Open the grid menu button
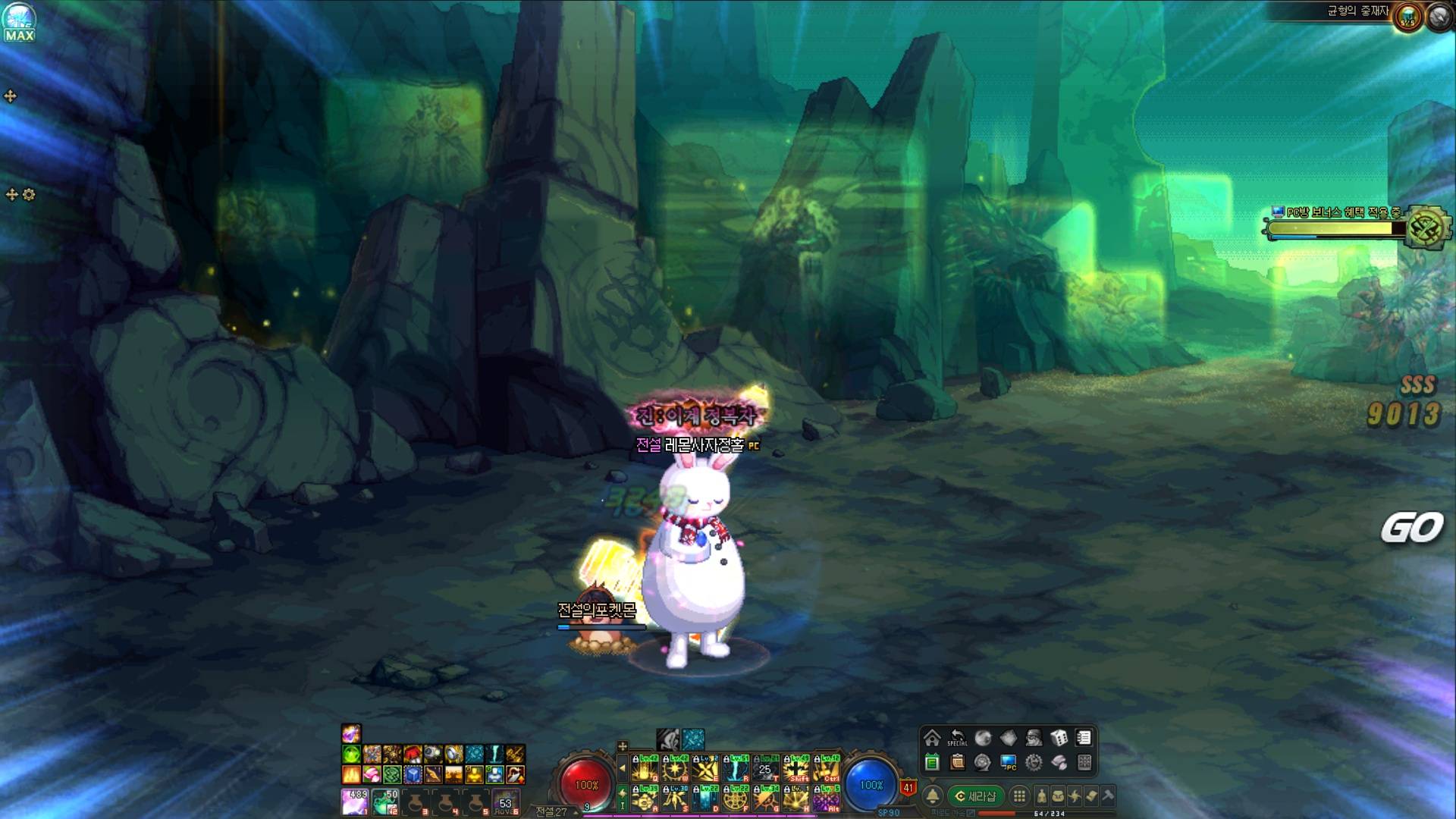The width and height of the screenshot is (1456, 819). (x=1019, y=796)
